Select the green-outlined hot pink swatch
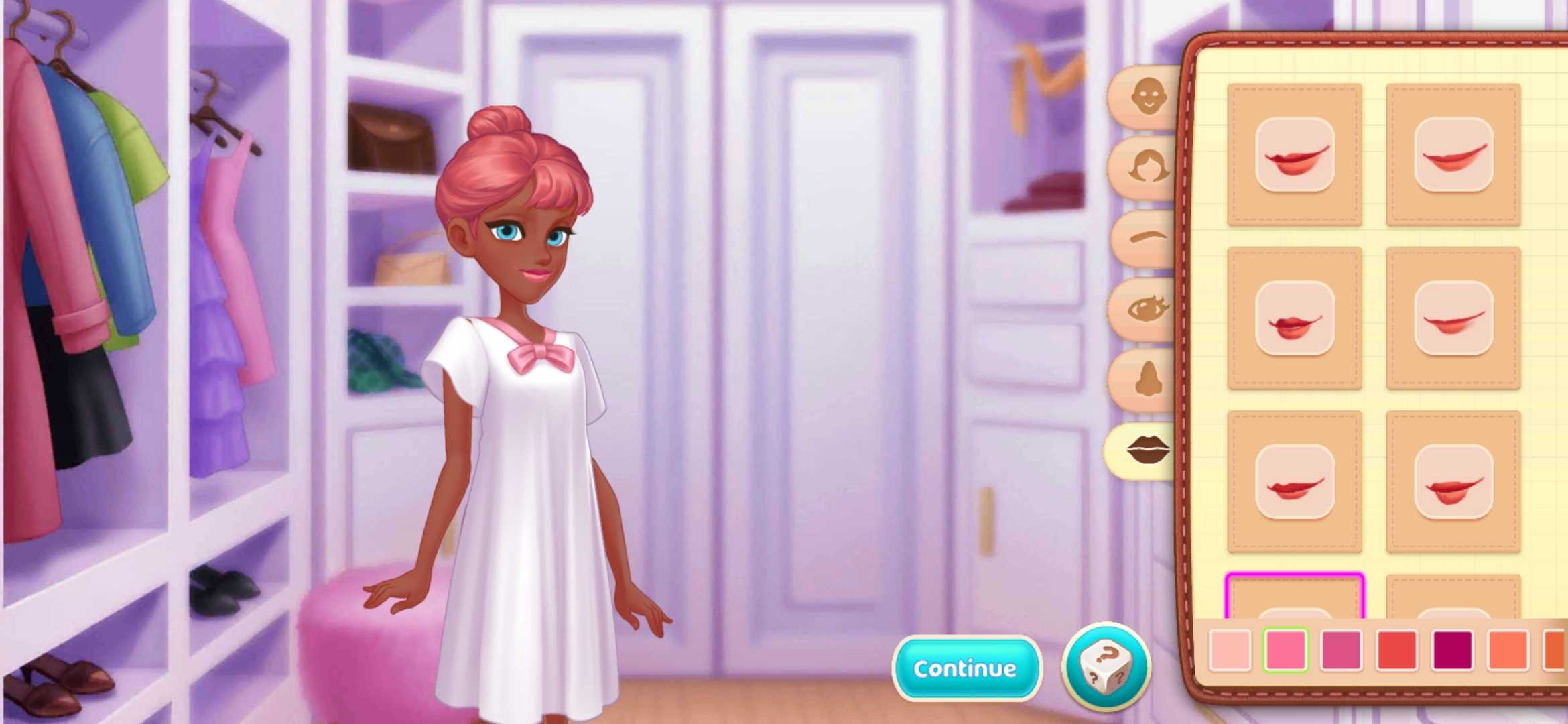This screenshot has width=1568, height=724. (x=1285, y=650)
